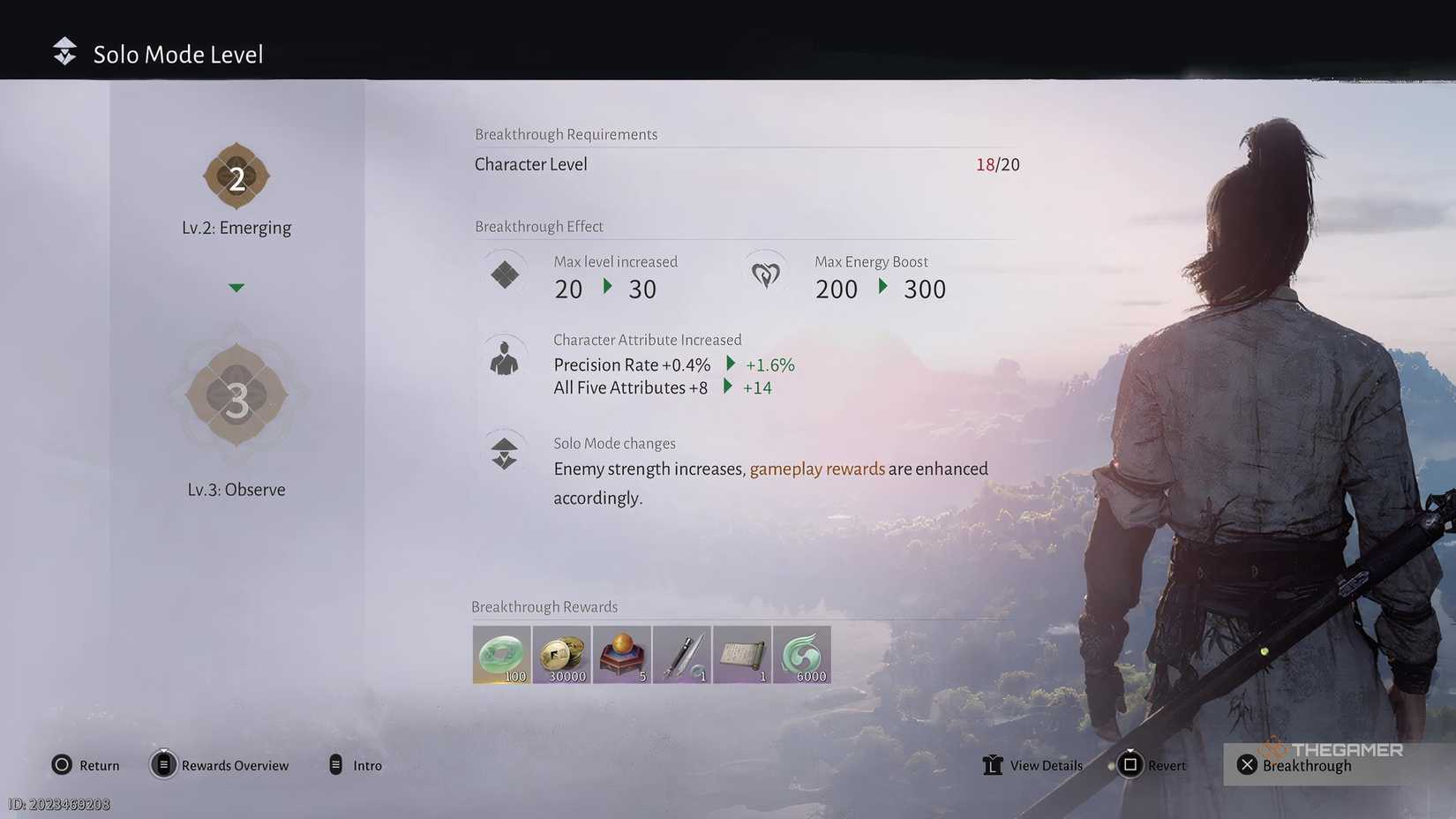Screen dimensions: 1456x819
Task: Click the chevron between 200 and 300
Action: click(x=882, y=289)
